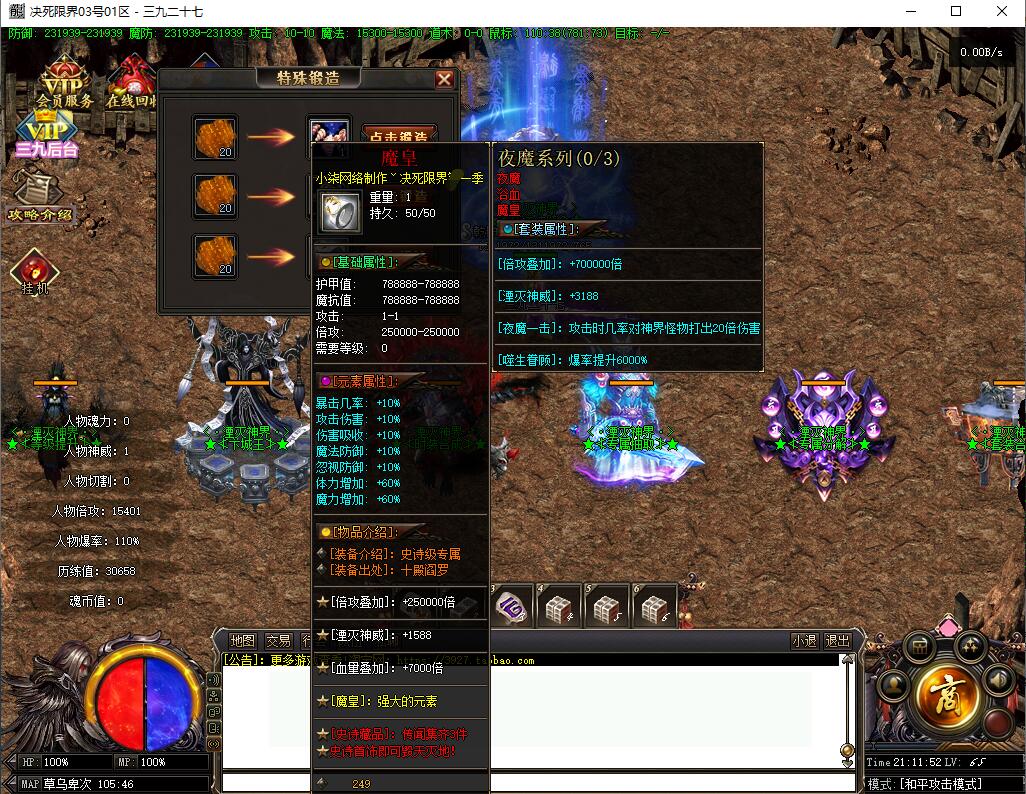Image resolution: width=1026 pixels, height=794 pixels.
Task: Open the 攻略介绍 guide scroll
Action: click(x=40, y=197)
